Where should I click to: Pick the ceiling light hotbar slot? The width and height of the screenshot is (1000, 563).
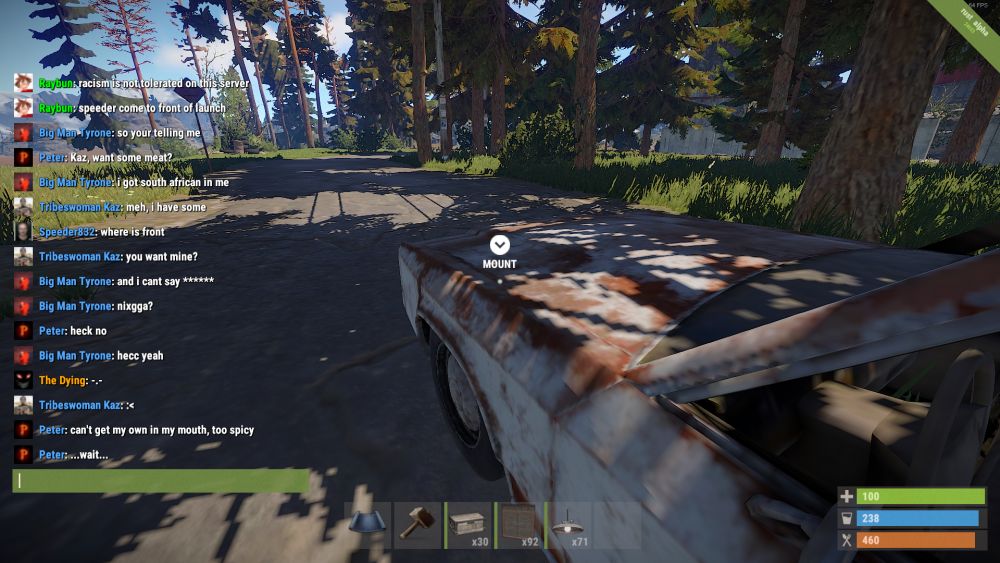[x=568, y=525]
